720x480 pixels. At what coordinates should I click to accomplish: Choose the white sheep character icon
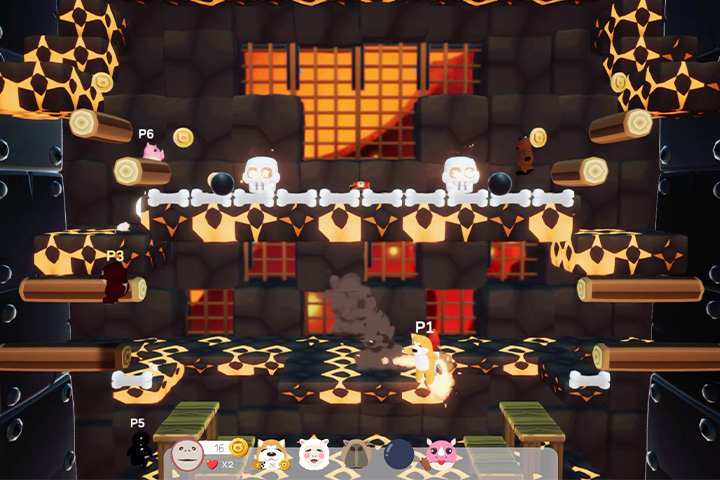click(314, 454)
